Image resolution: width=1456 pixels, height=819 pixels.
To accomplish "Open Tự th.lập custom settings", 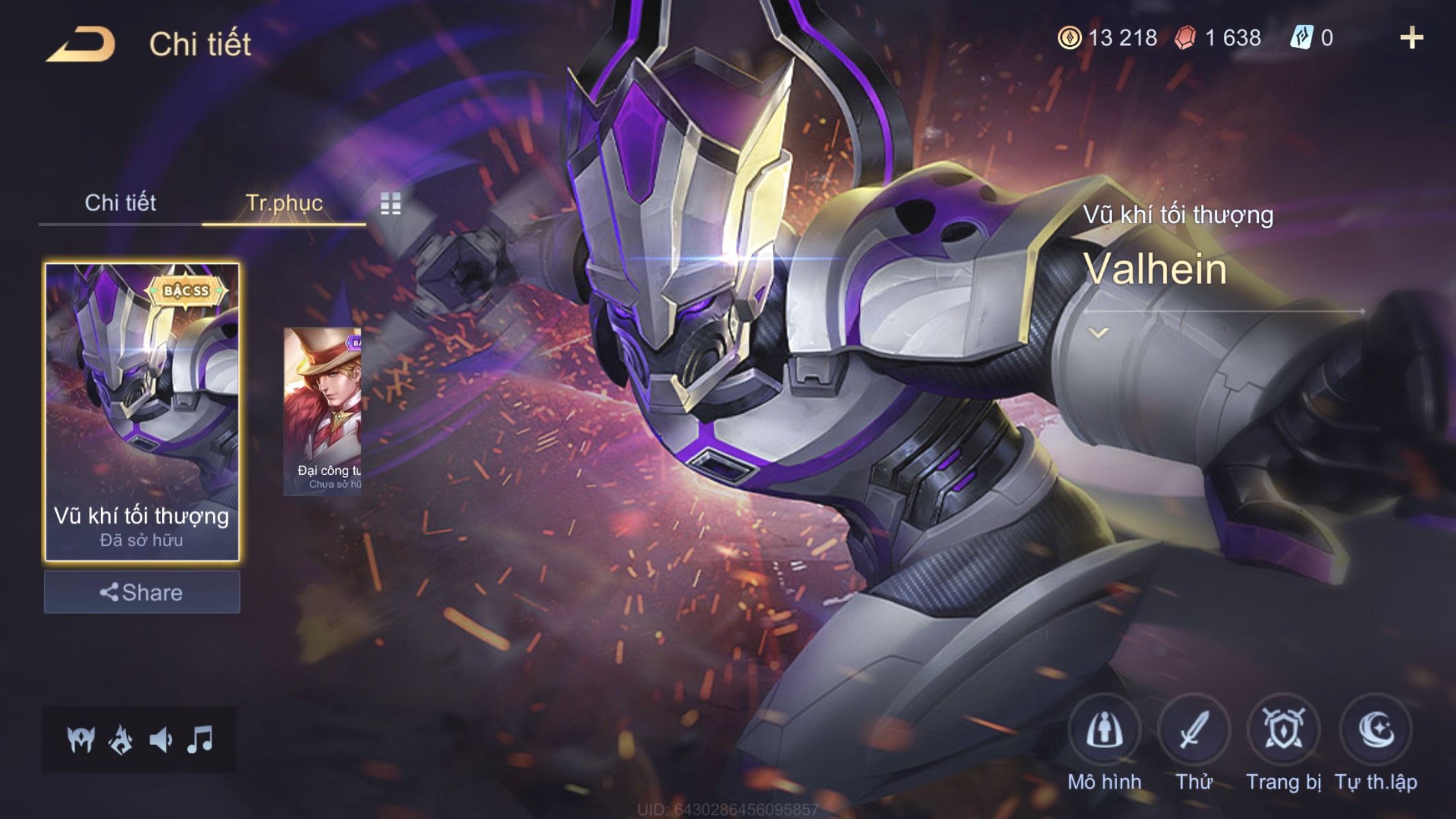I will [x=1376, y=731].
